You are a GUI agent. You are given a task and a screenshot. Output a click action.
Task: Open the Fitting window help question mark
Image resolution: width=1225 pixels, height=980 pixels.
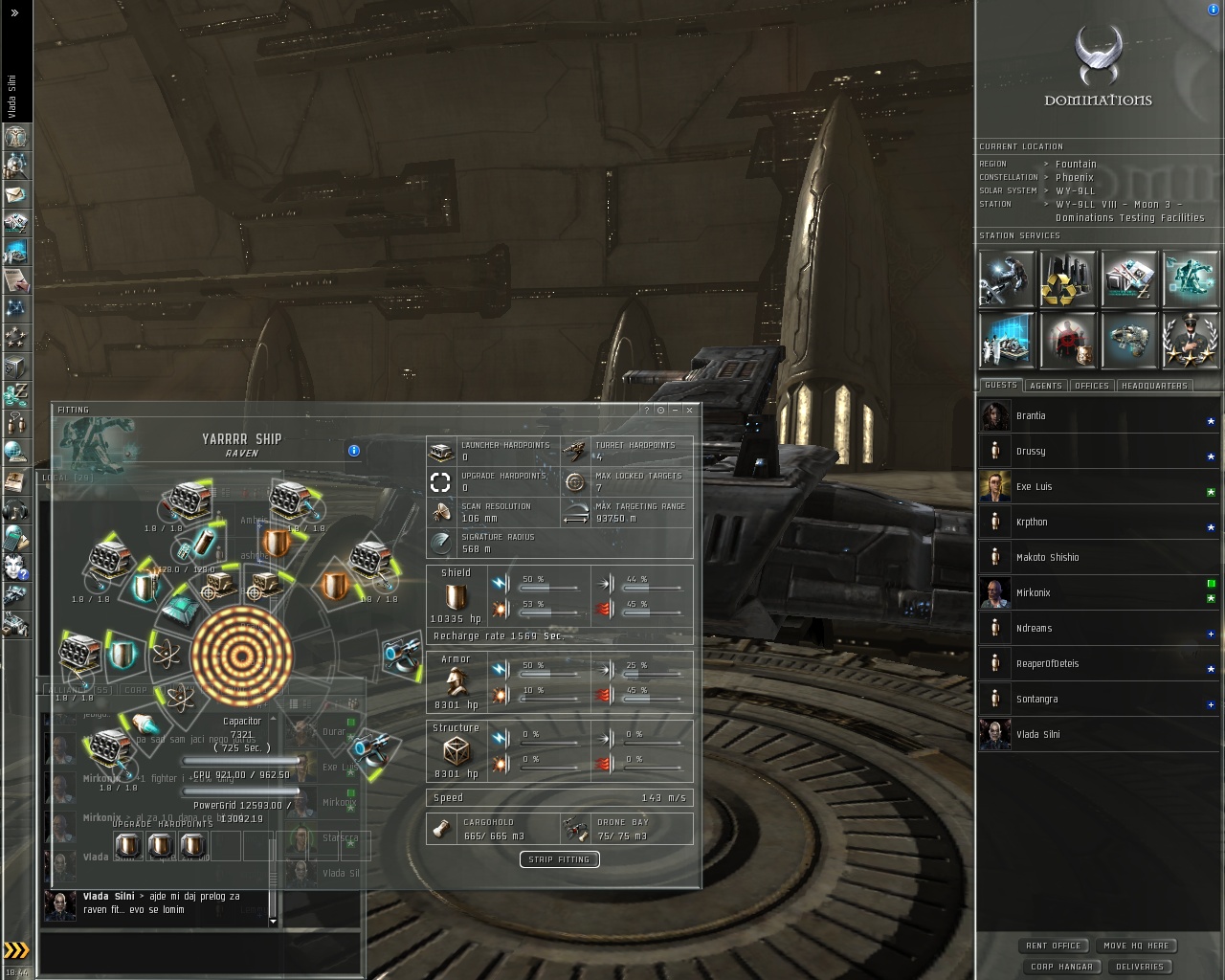tap(647, 410)
